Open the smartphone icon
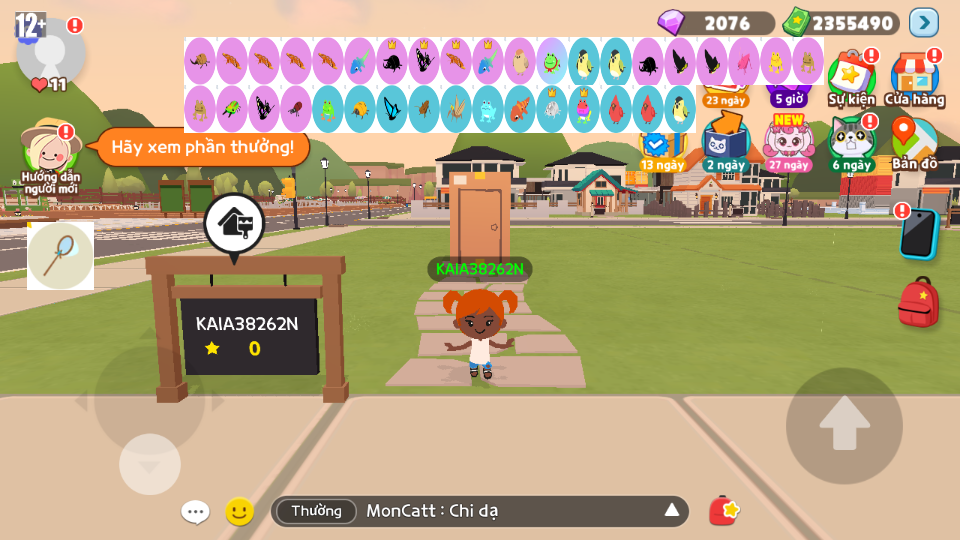 pyautogui.click(x=917, y=233)
